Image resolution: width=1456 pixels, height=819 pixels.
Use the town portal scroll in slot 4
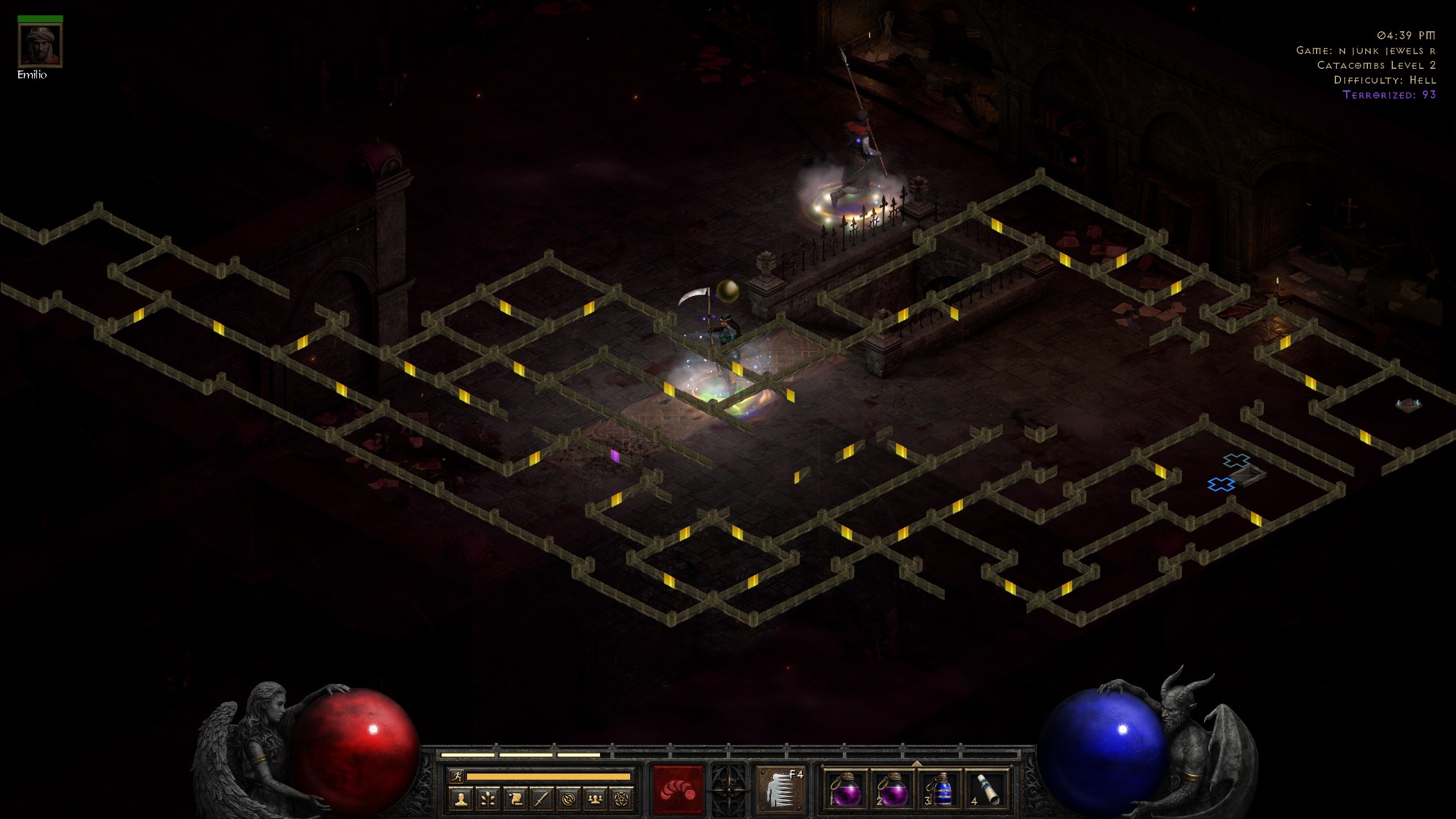point(988,792)
